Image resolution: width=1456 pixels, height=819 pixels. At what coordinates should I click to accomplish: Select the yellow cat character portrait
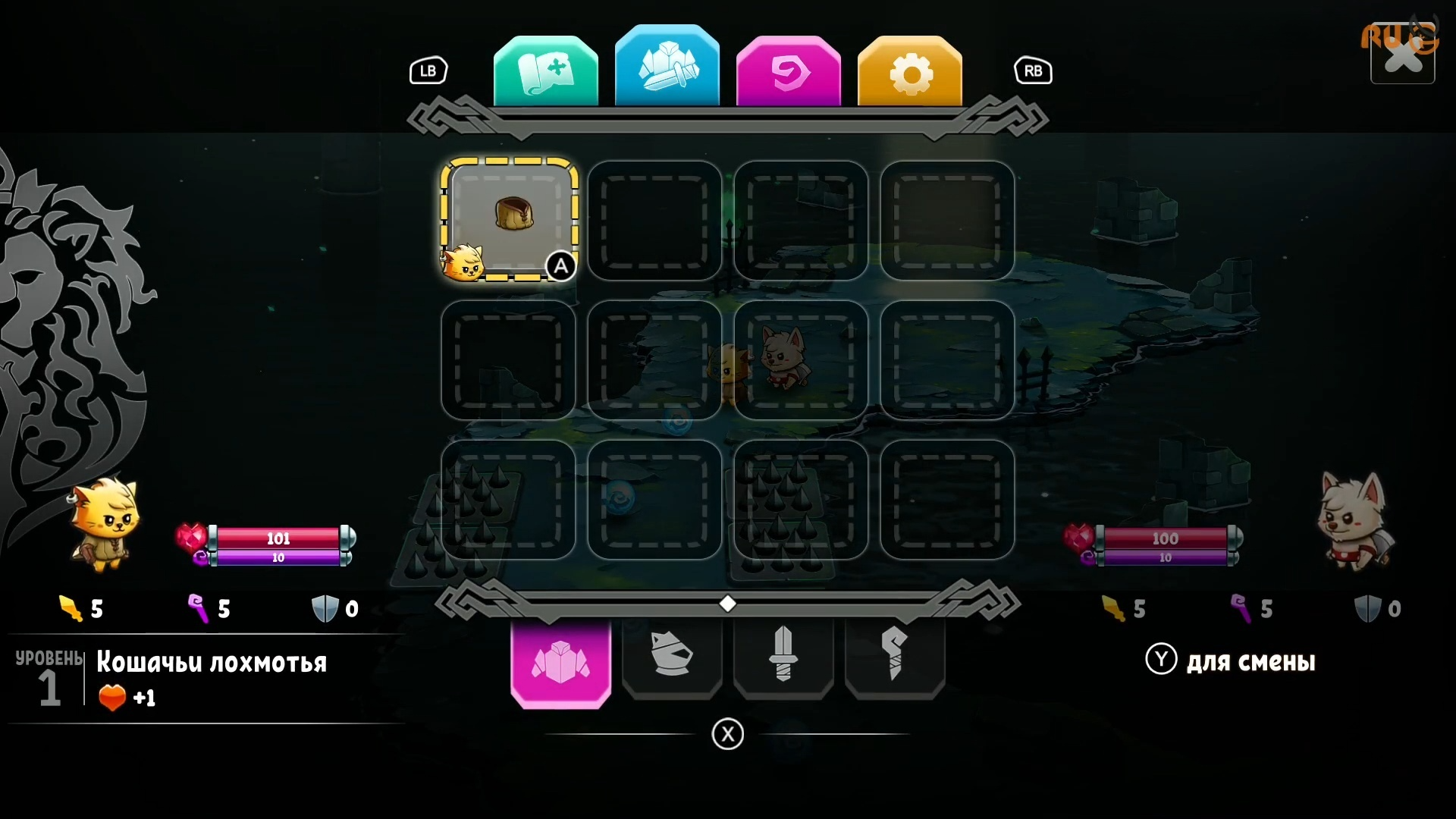pyautogui.click(x=105, y=523)
